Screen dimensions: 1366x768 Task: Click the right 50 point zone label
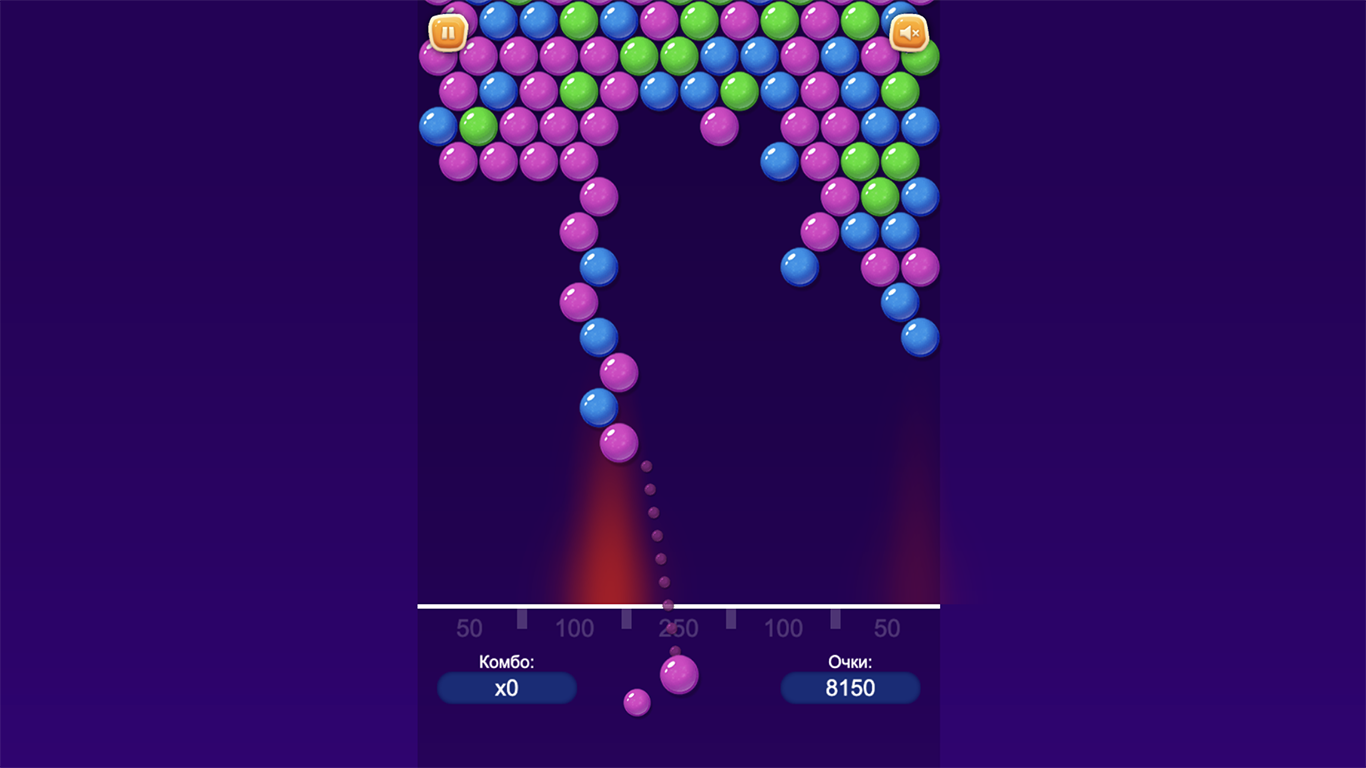pos(885,628)
